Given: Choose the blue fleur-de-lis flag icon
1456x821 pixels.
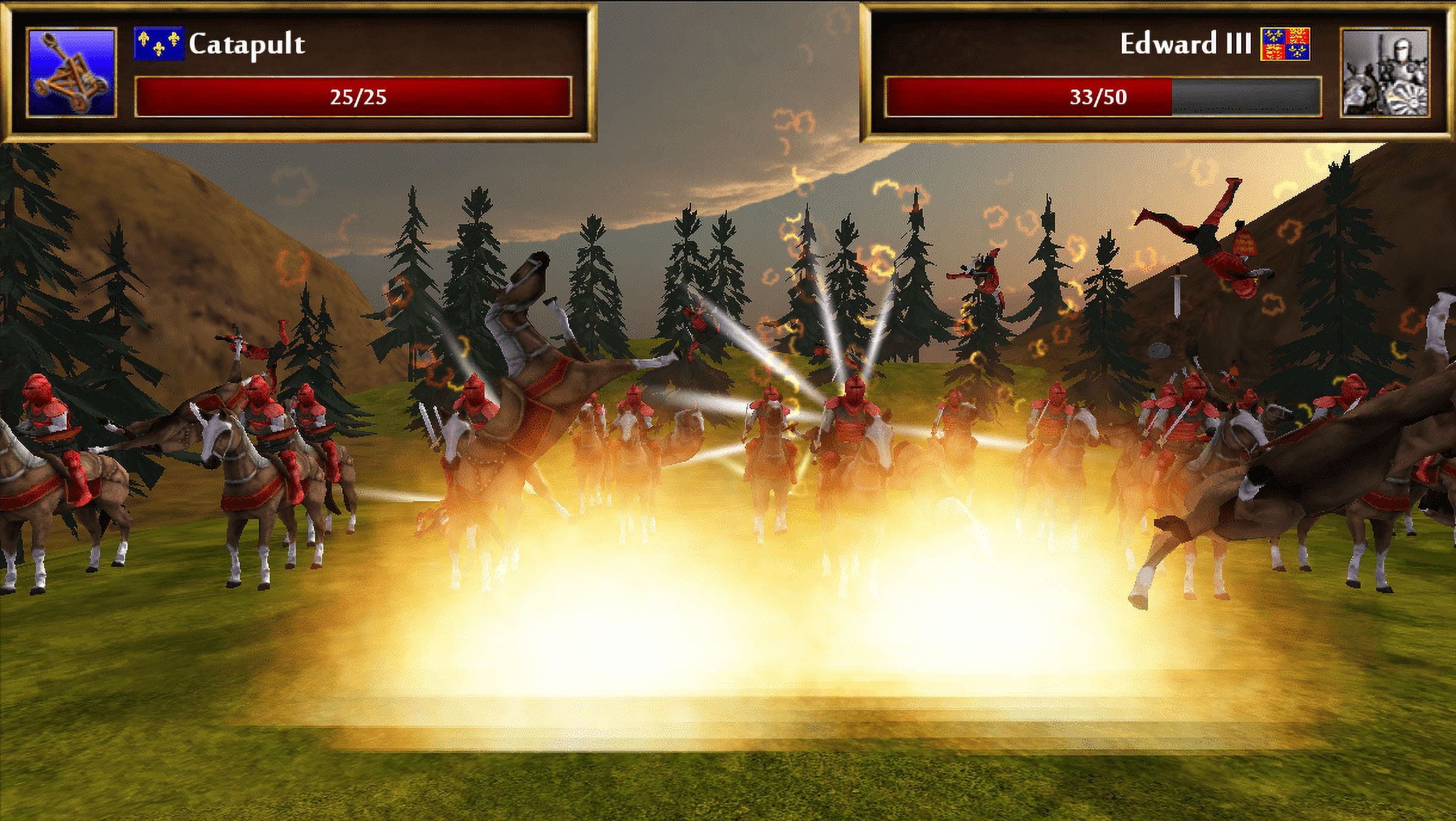Looking at the screenshot, I should pos(158,44).
